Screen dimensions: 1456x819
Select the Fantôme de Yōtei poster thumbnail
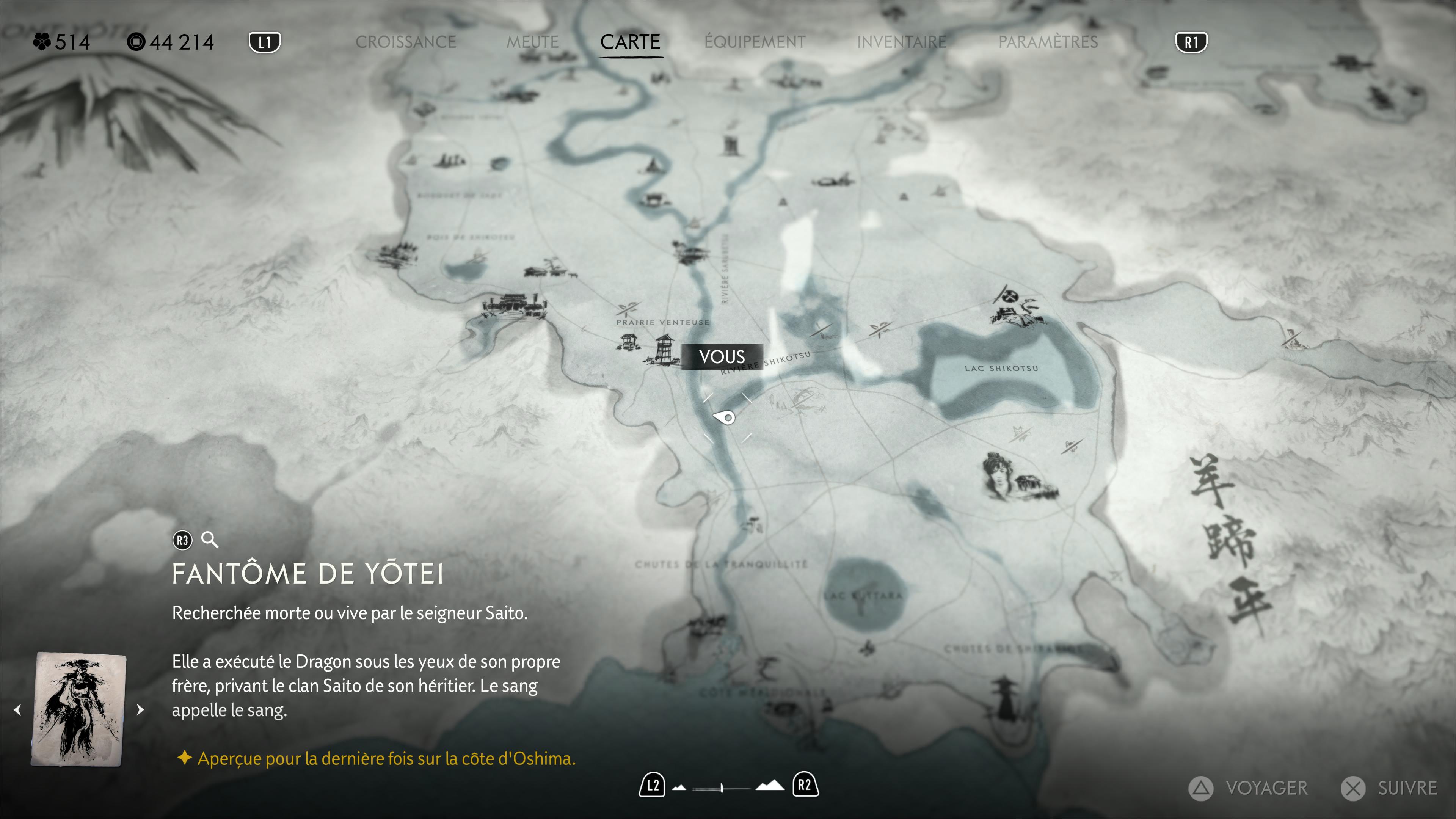pos(79,709)
